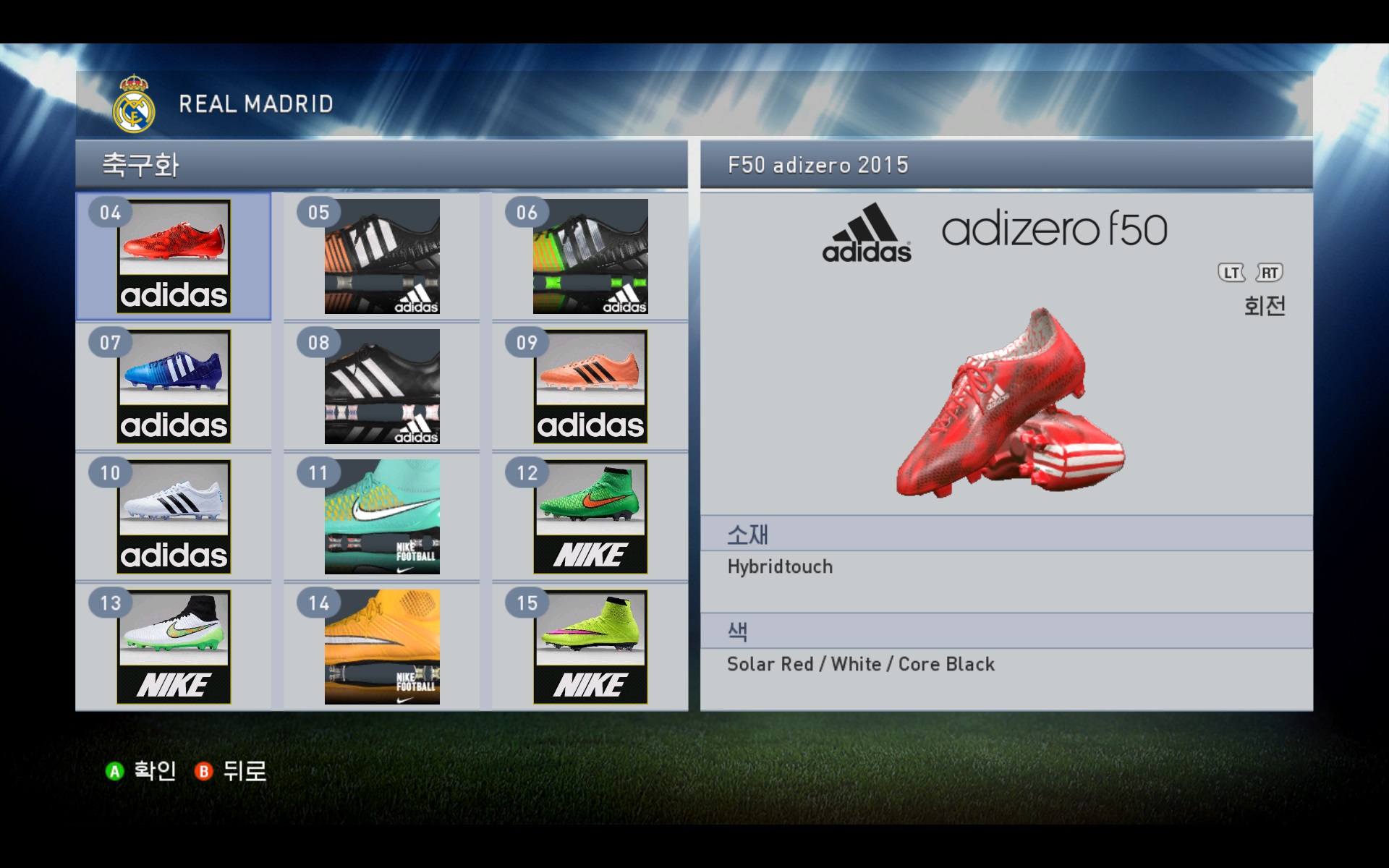Choose boot 08 black adidas with white stripes
The image size is (1389, 868).
382,386
